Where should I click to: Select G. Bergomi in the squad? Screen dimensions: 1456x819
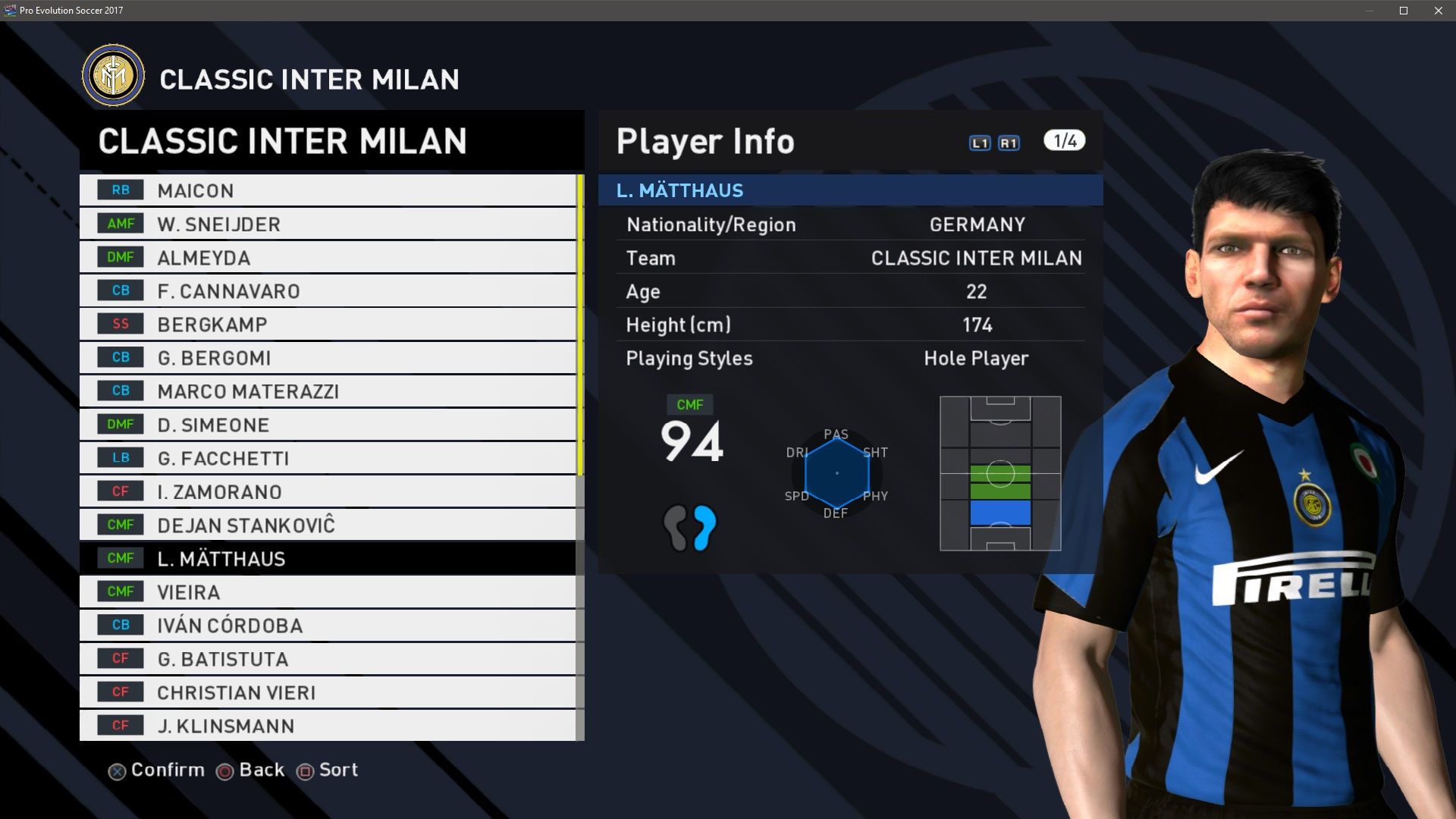point(328,357)
